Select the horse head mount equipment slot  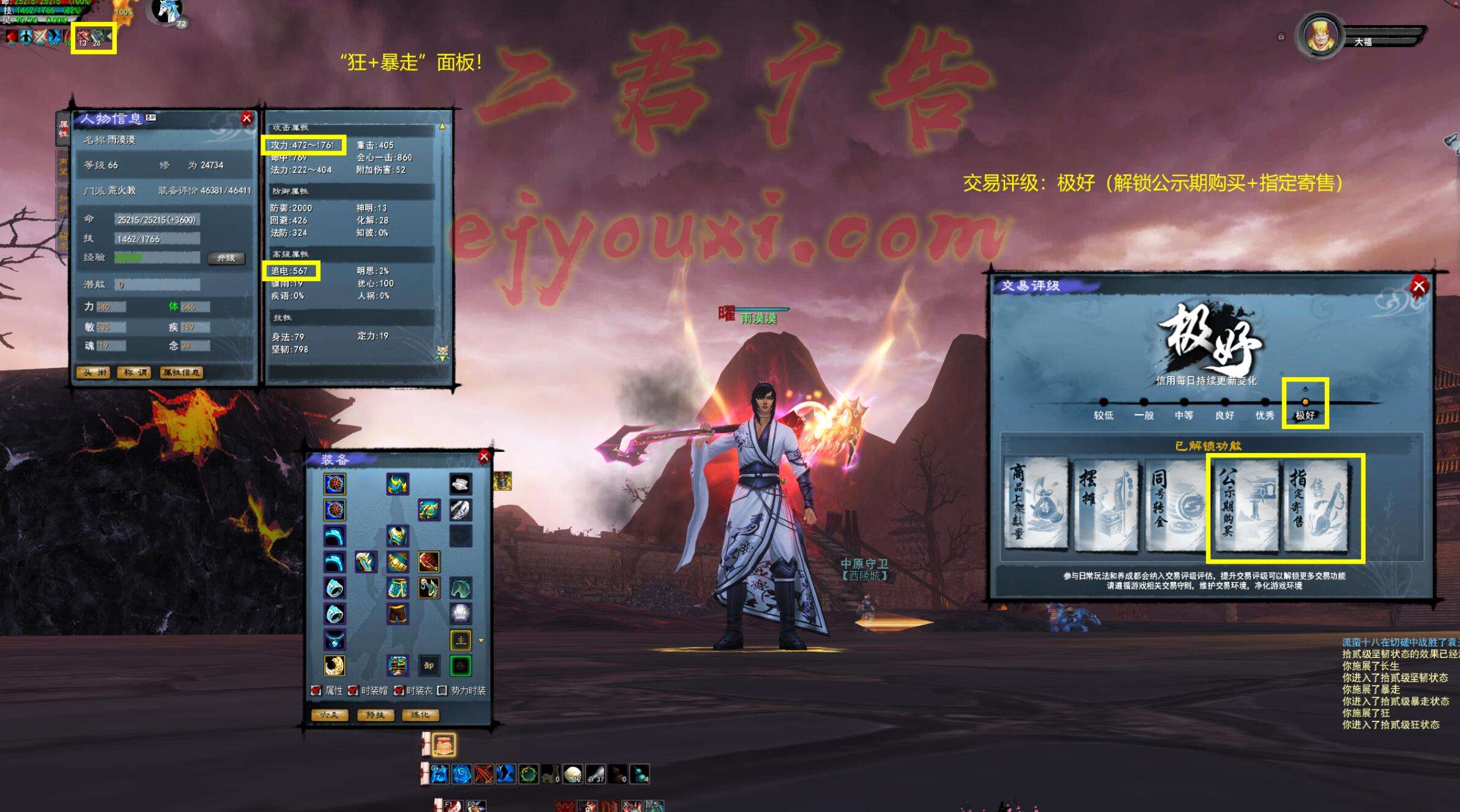click(x=460, y=588)
